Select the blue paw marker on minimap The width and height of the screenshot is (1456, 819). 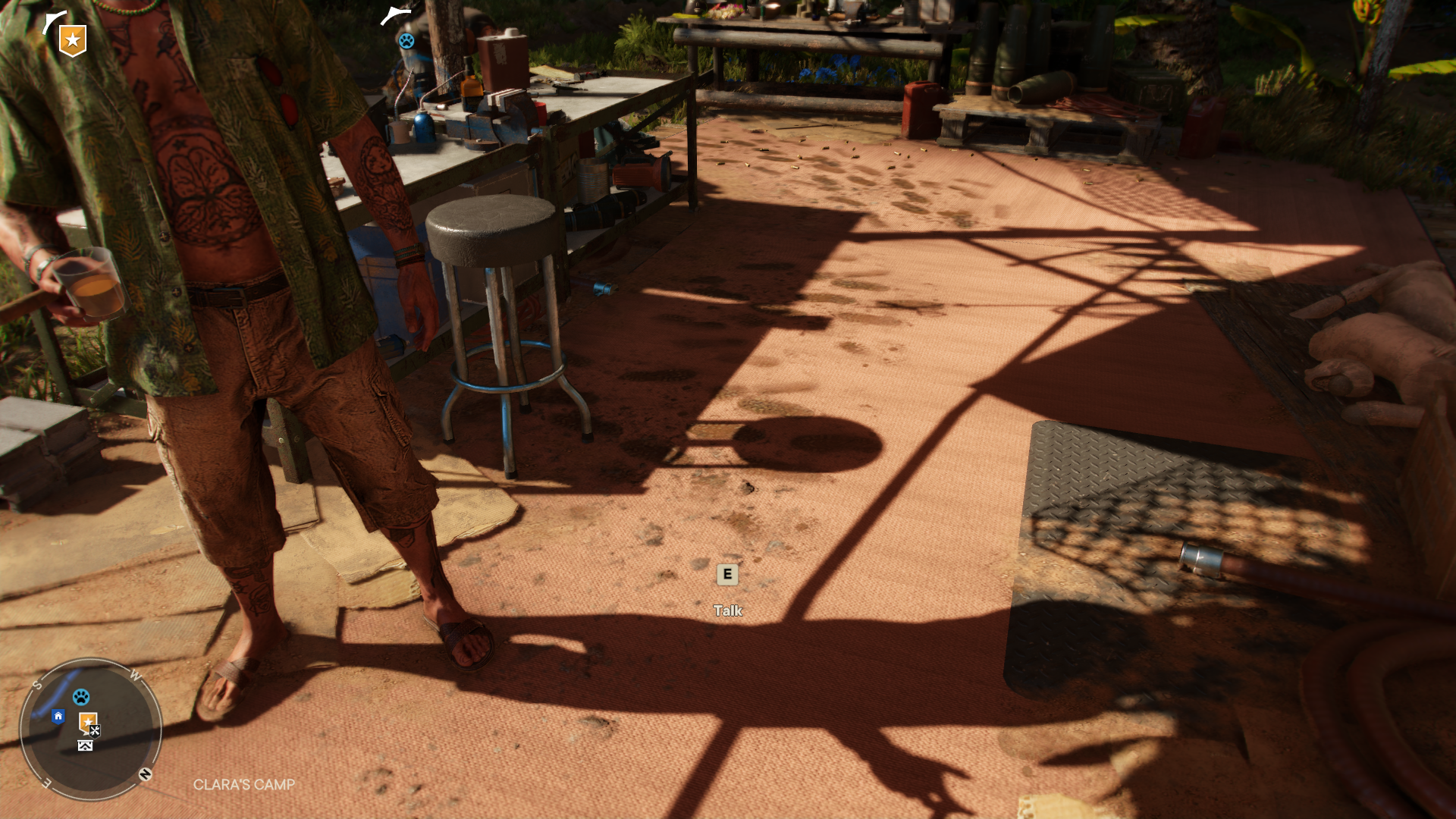pos(81,696)
